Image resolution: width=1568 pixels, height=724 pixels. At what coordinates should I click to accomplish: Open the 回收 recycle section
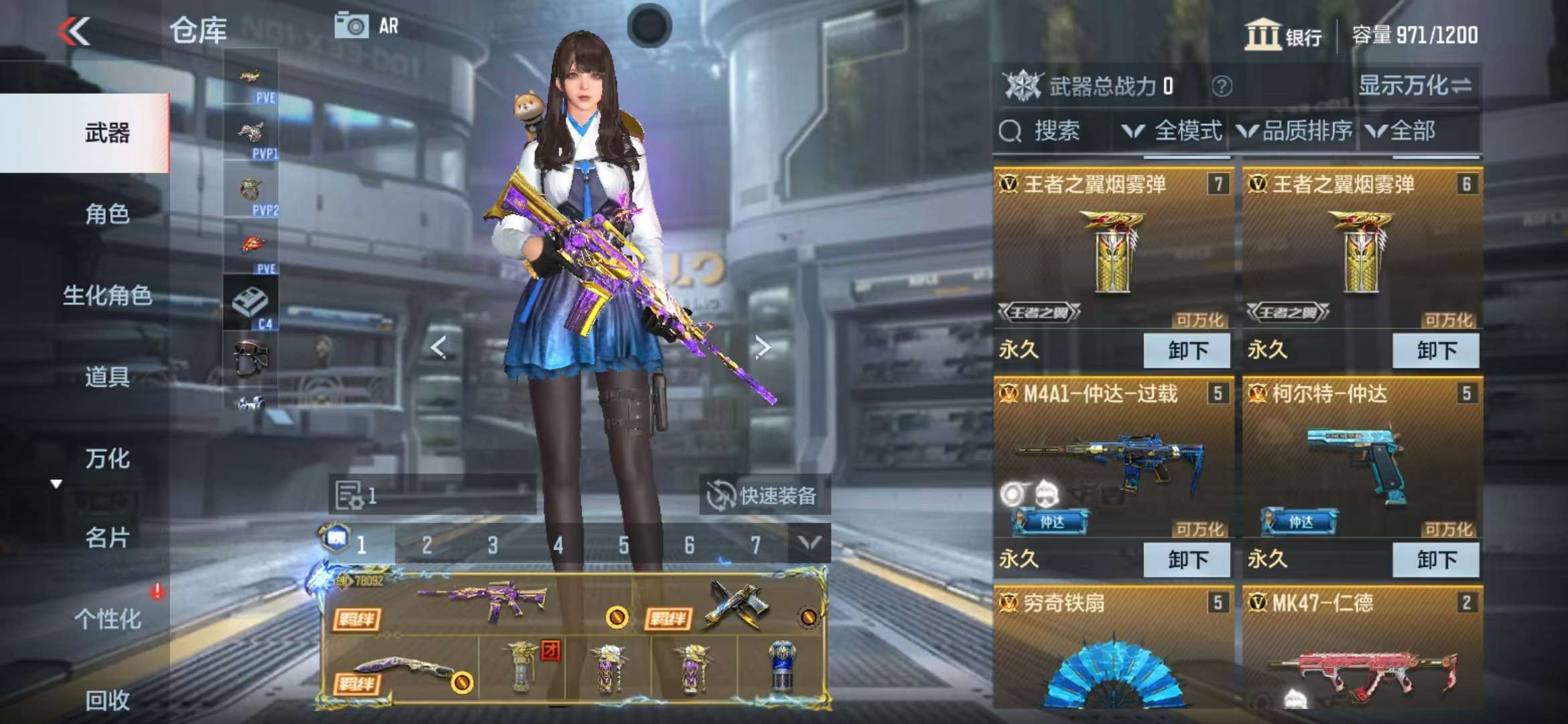[107, 701]
